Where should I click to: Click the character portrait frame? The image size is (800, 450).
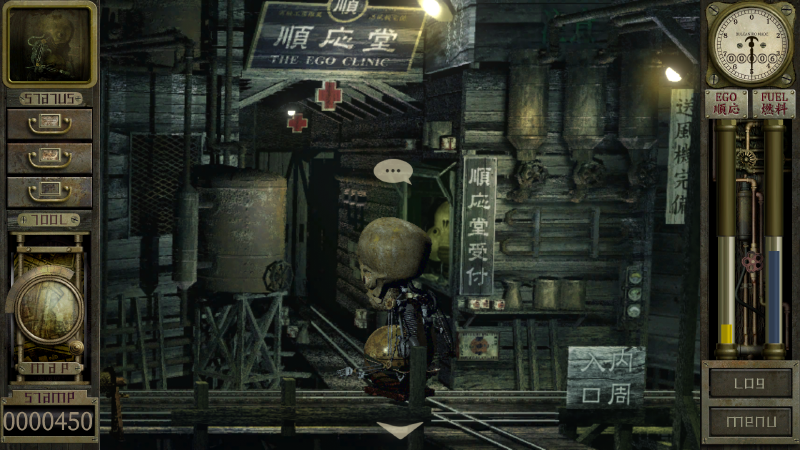pyautogui.click(x=49, y=43)
